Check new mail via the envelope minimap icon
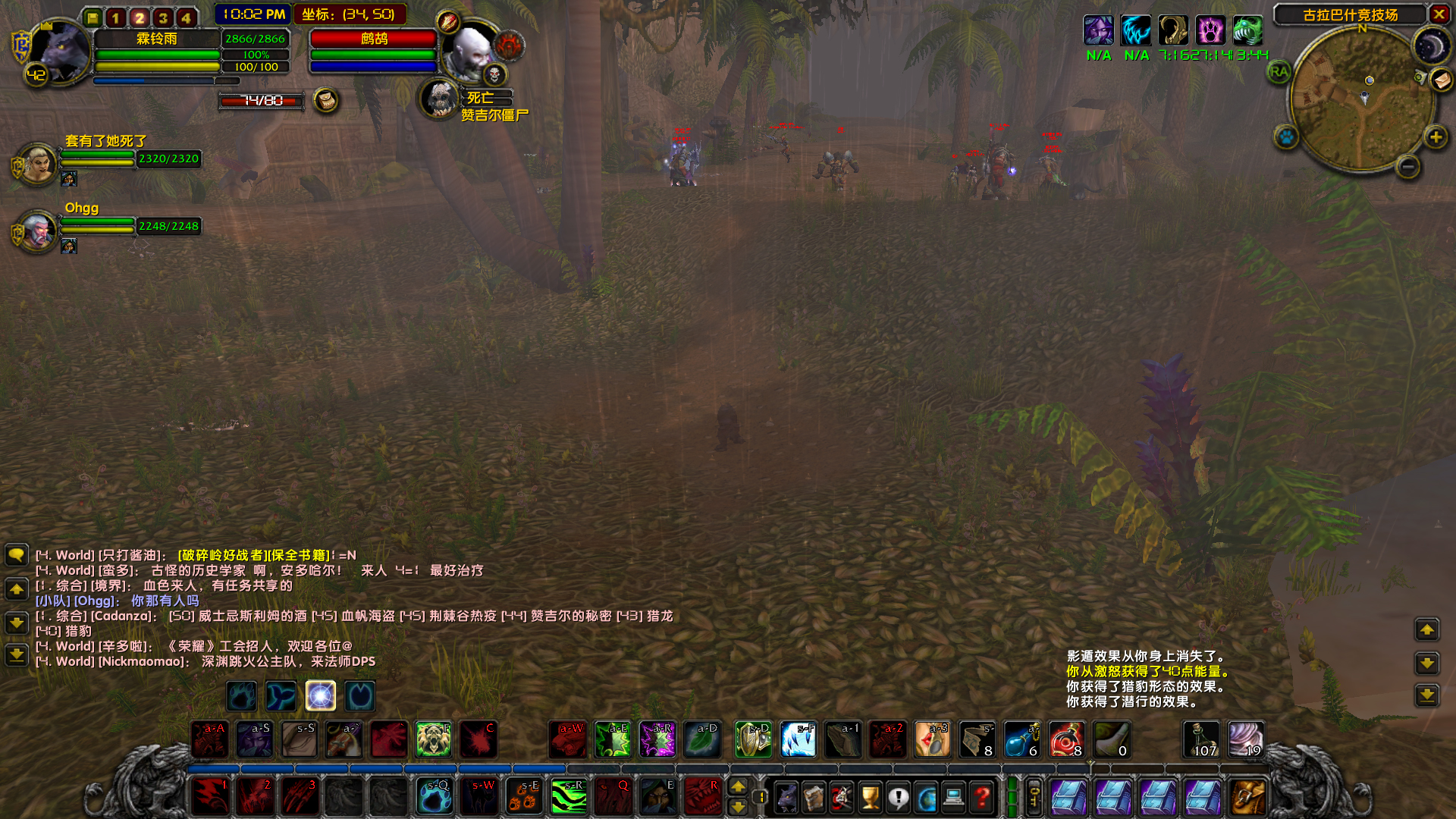Screen dimensions: 1456x819 [1439, 78]
